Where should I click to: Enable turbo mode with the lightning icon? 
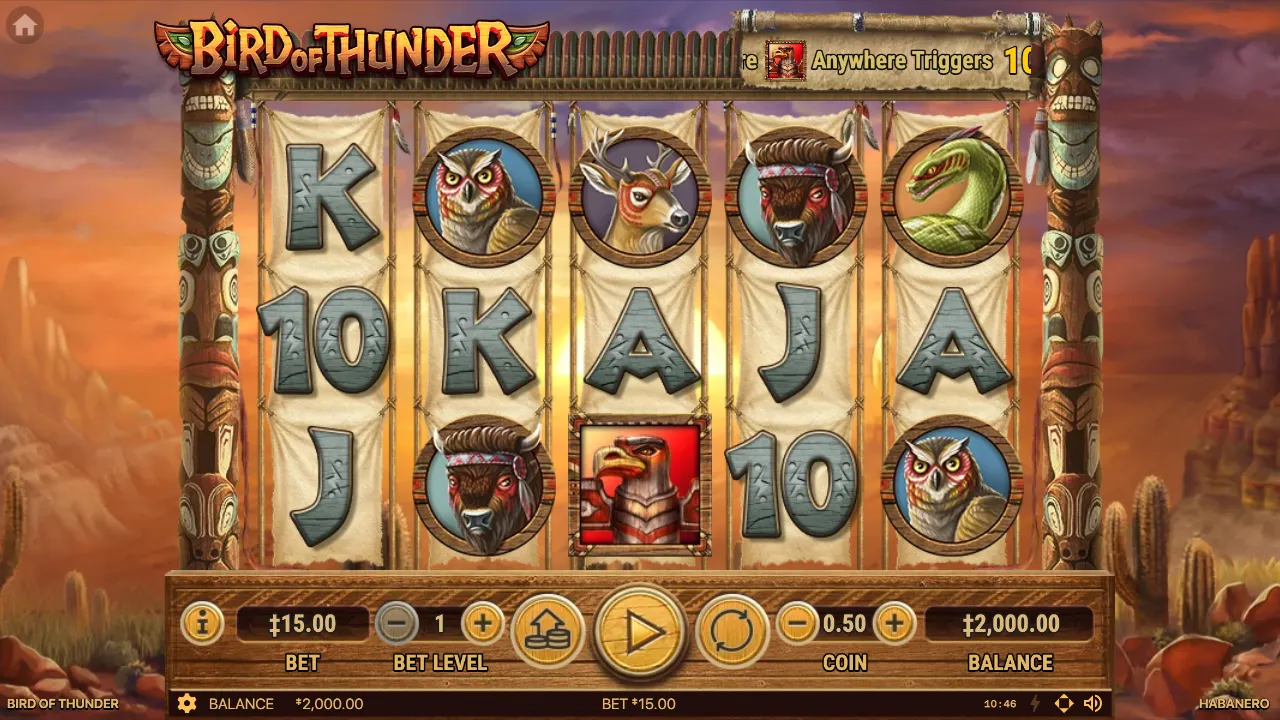(x=1035, y=703)
